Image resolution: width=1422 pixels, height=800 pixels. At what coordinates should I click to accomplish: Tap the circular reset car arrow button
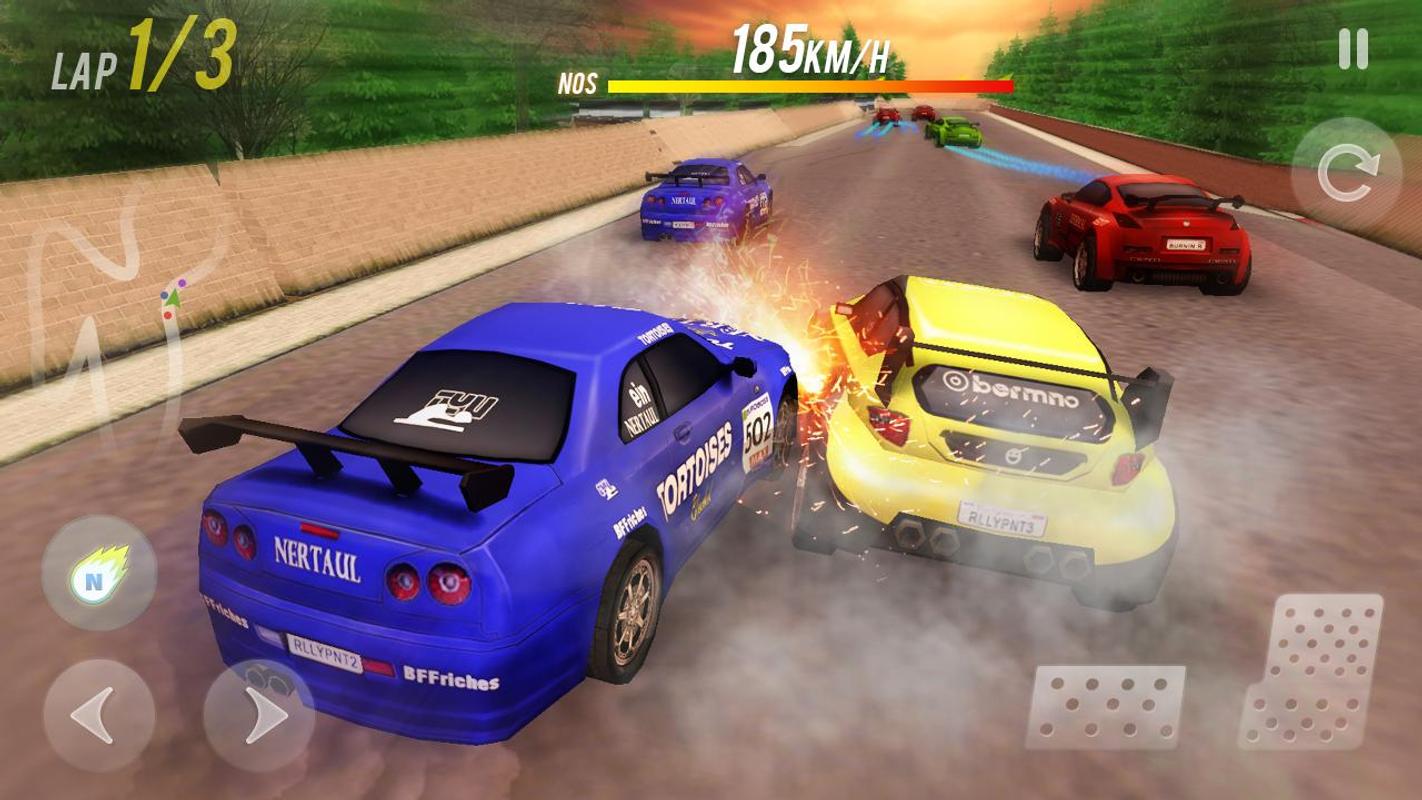pyautogui.click(x=1346, y=175)
